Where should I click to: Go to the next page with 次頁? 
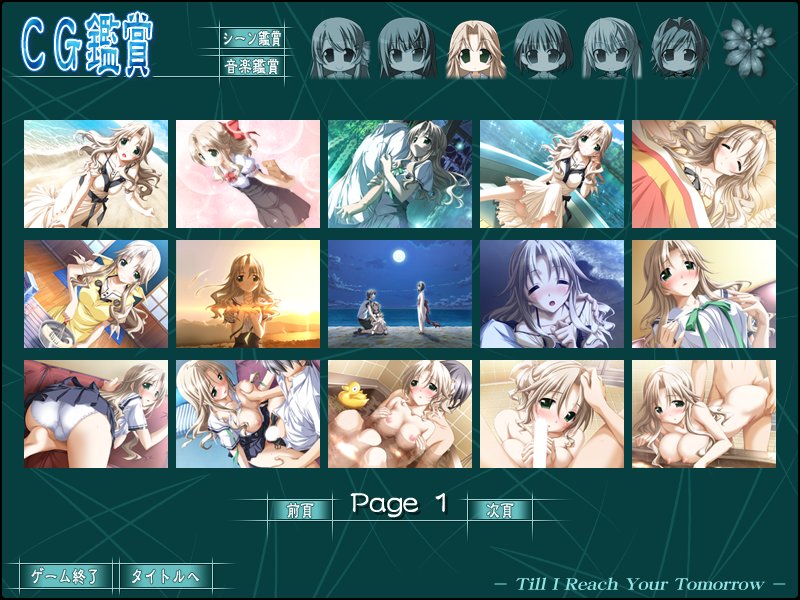tap(499, 509)
